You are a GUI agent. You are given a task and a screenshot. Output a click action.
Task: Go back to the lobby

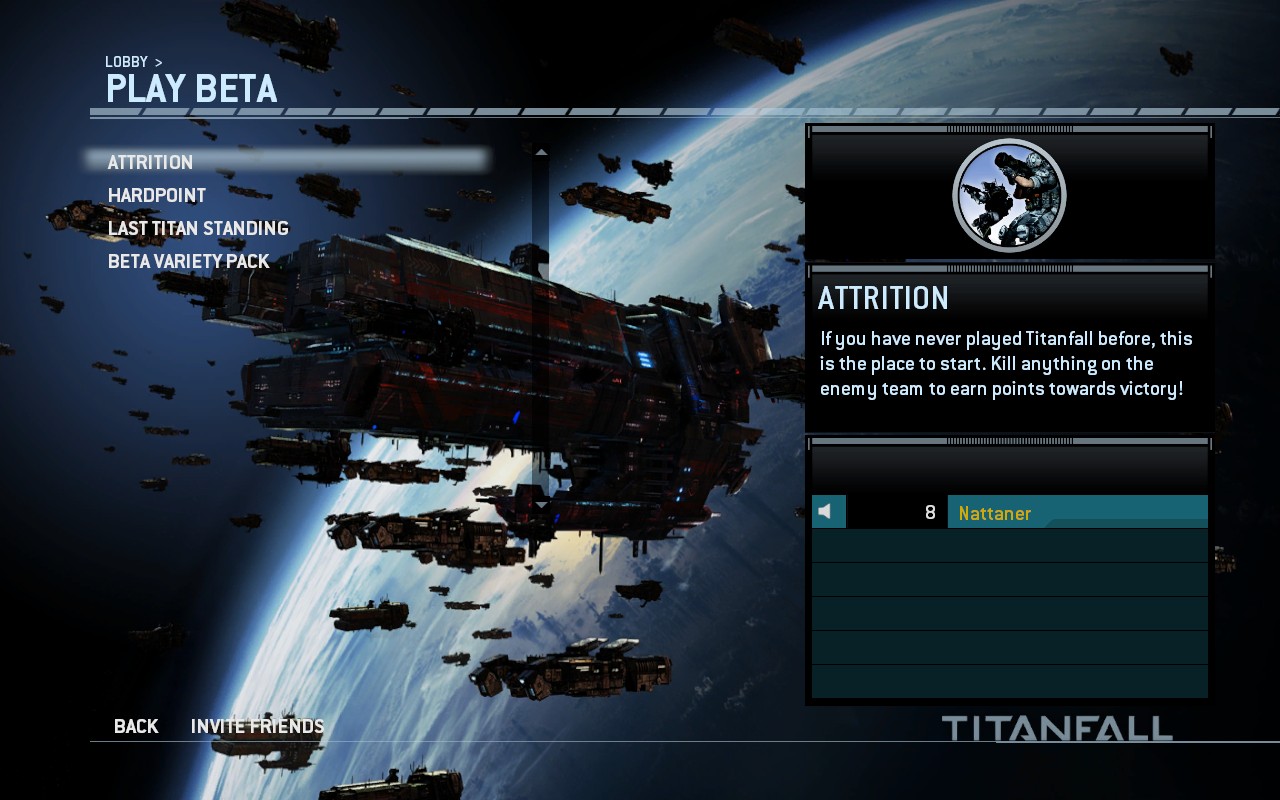(x=136, y=726)
